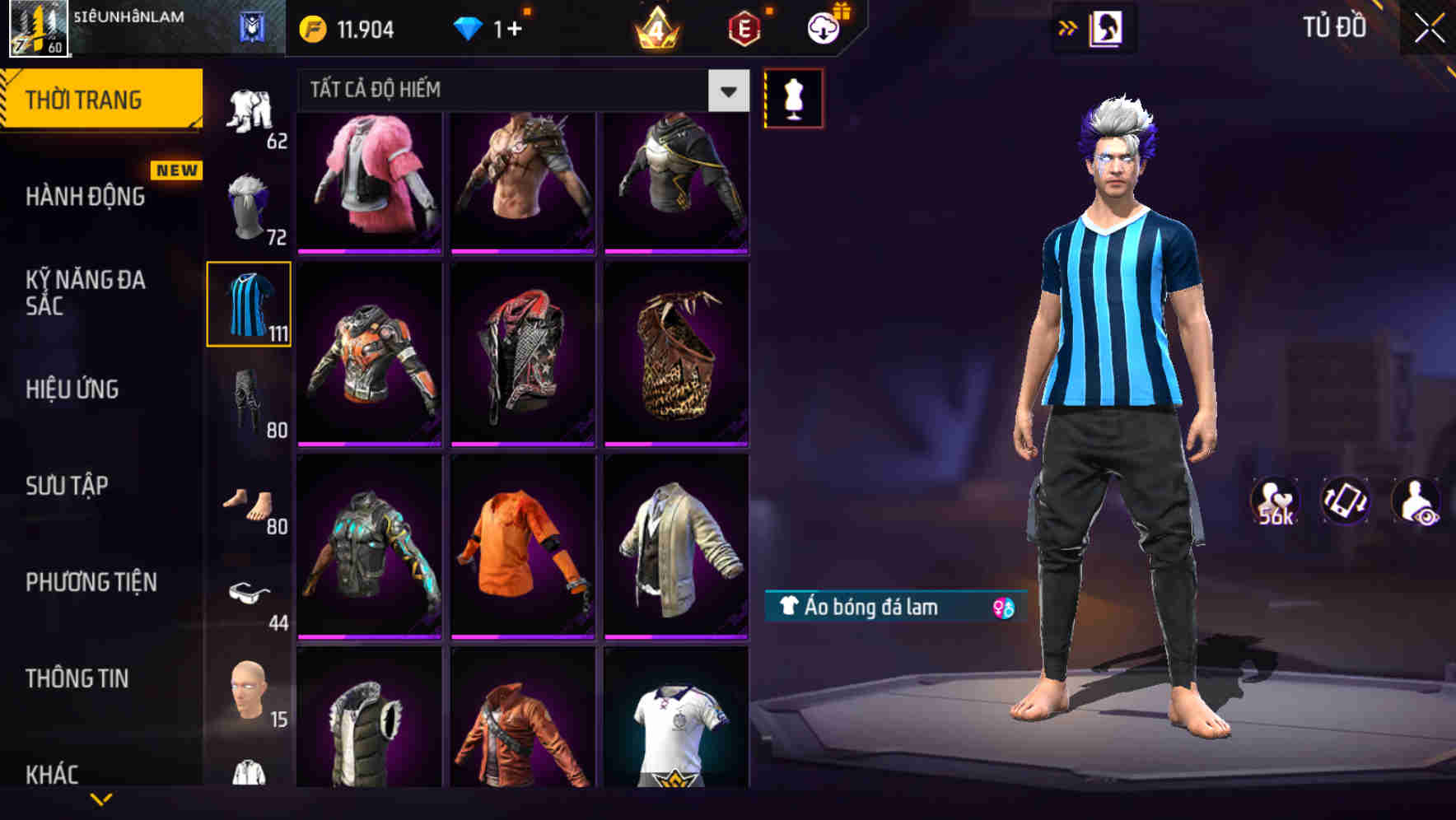Click the mannequin outfit preset icon
The height and width of the screenshot is (820, 1456).
tap(793, 97)
